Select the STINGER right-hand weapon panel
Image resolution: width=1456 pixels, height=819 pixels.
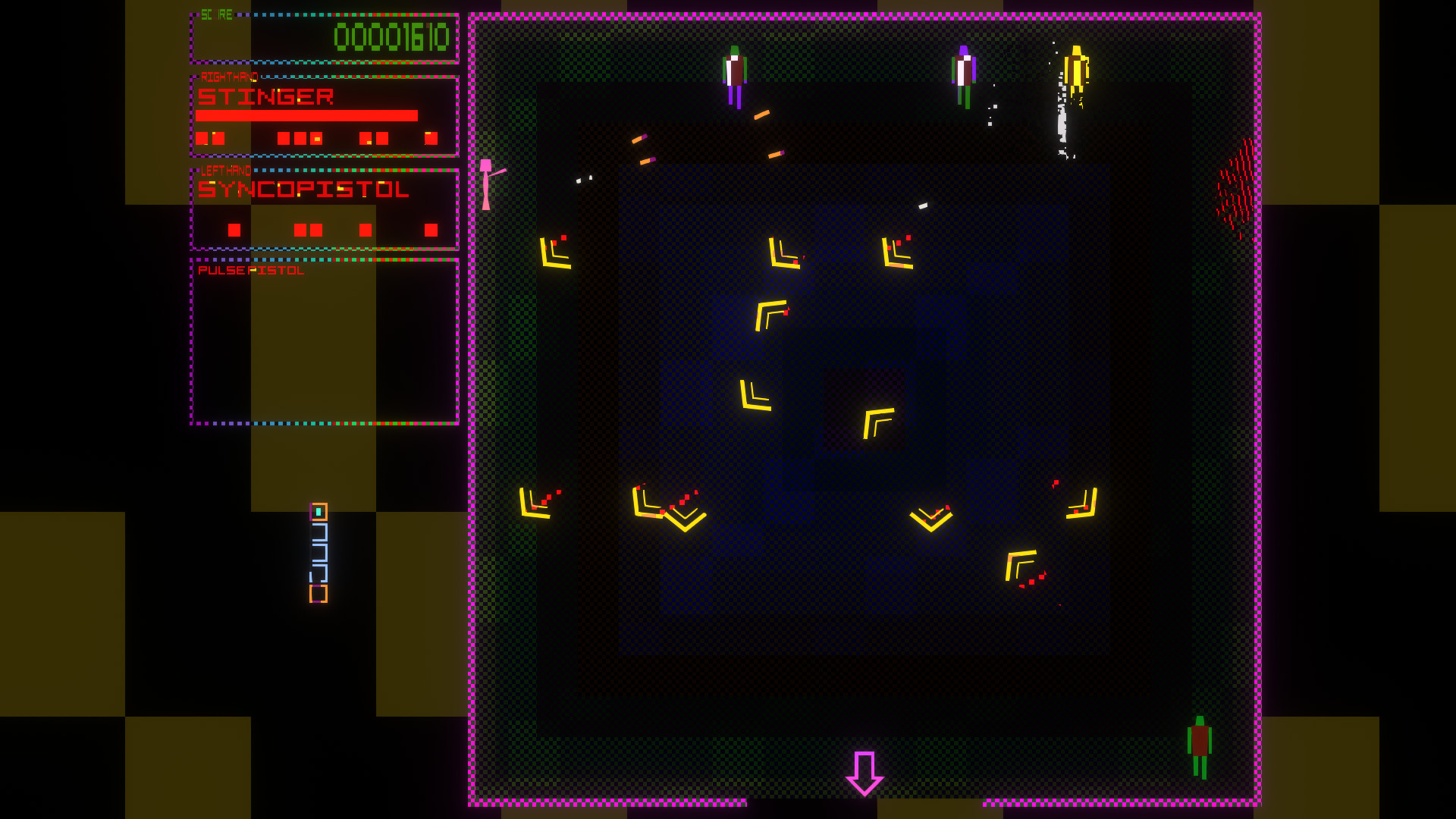click(x=325, y=114)
